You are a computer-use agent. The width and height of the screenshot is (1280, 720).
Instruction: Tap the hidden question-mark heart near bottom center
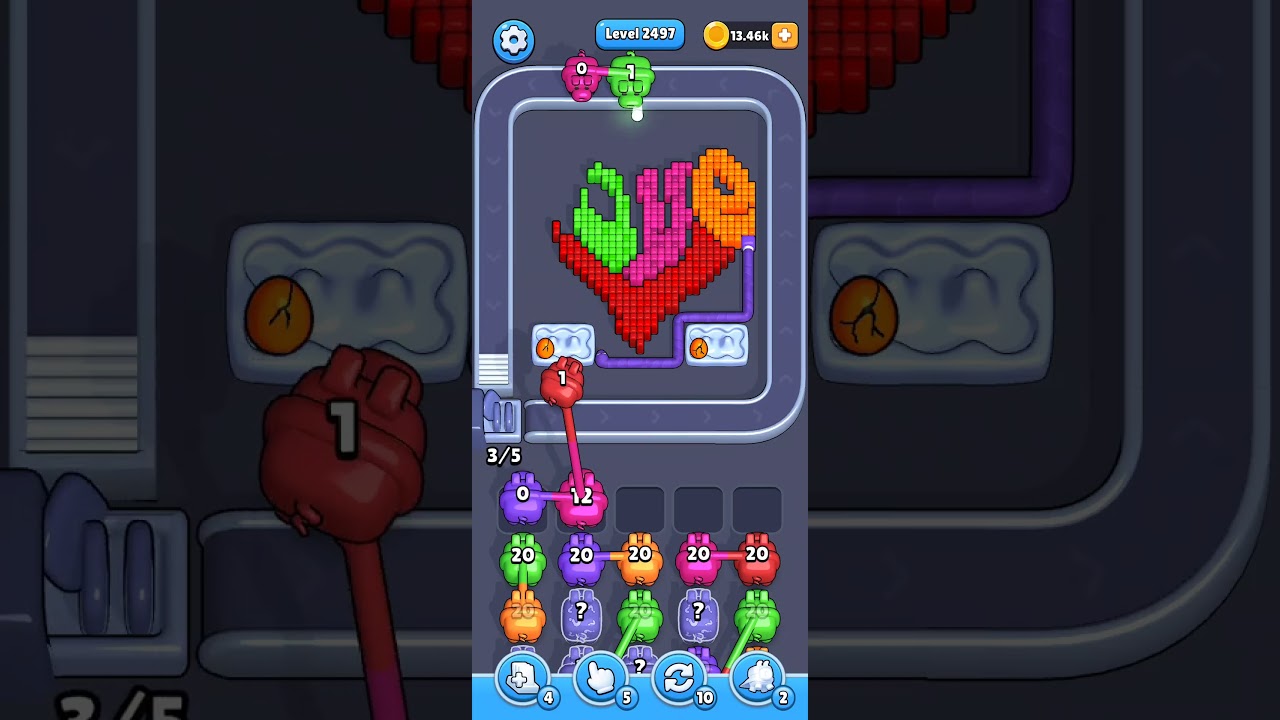(x=638, y=660)
